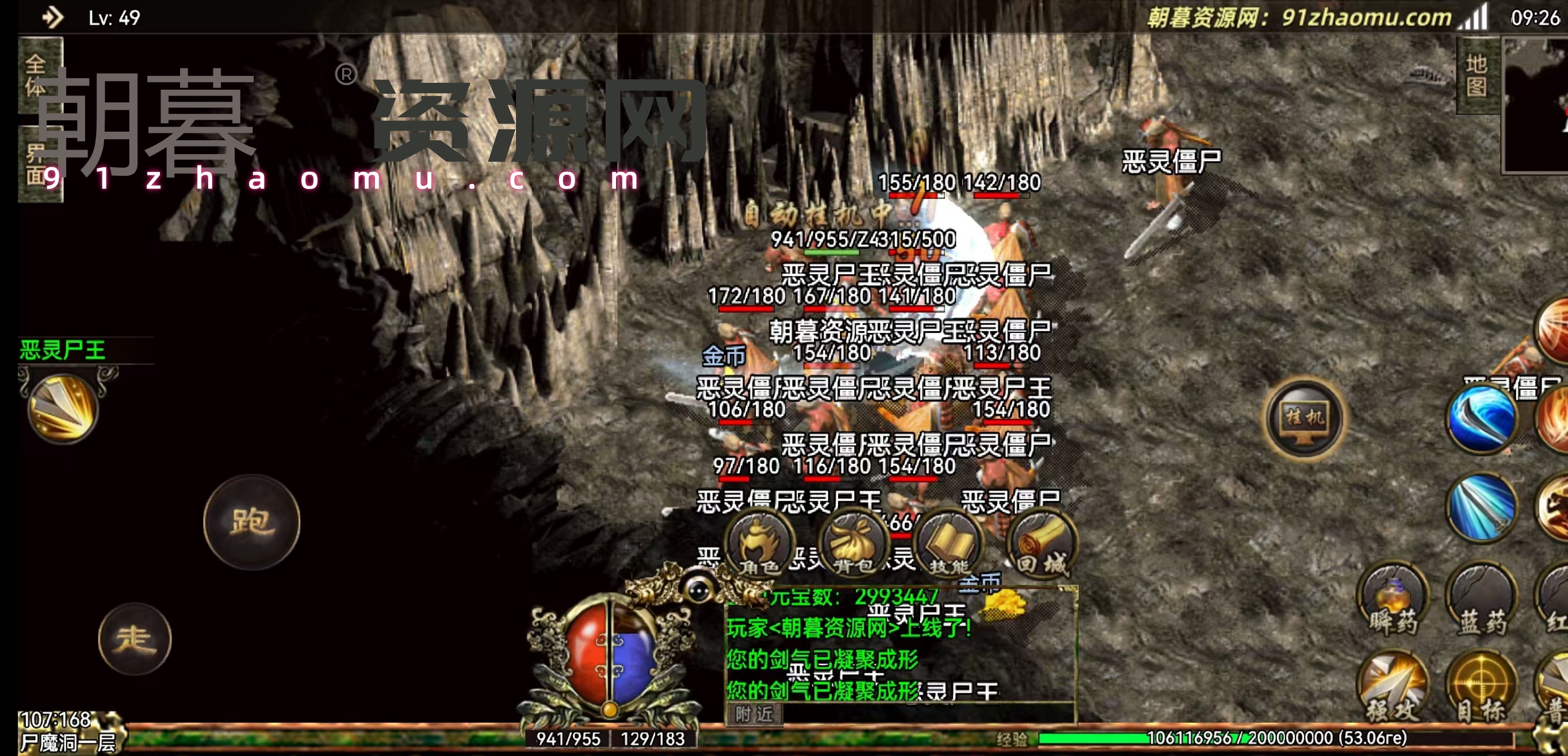This screenshot has height=756, width=1568.
Task: Activate the golden sword target skill icon
Action: (x=63, y=408)
